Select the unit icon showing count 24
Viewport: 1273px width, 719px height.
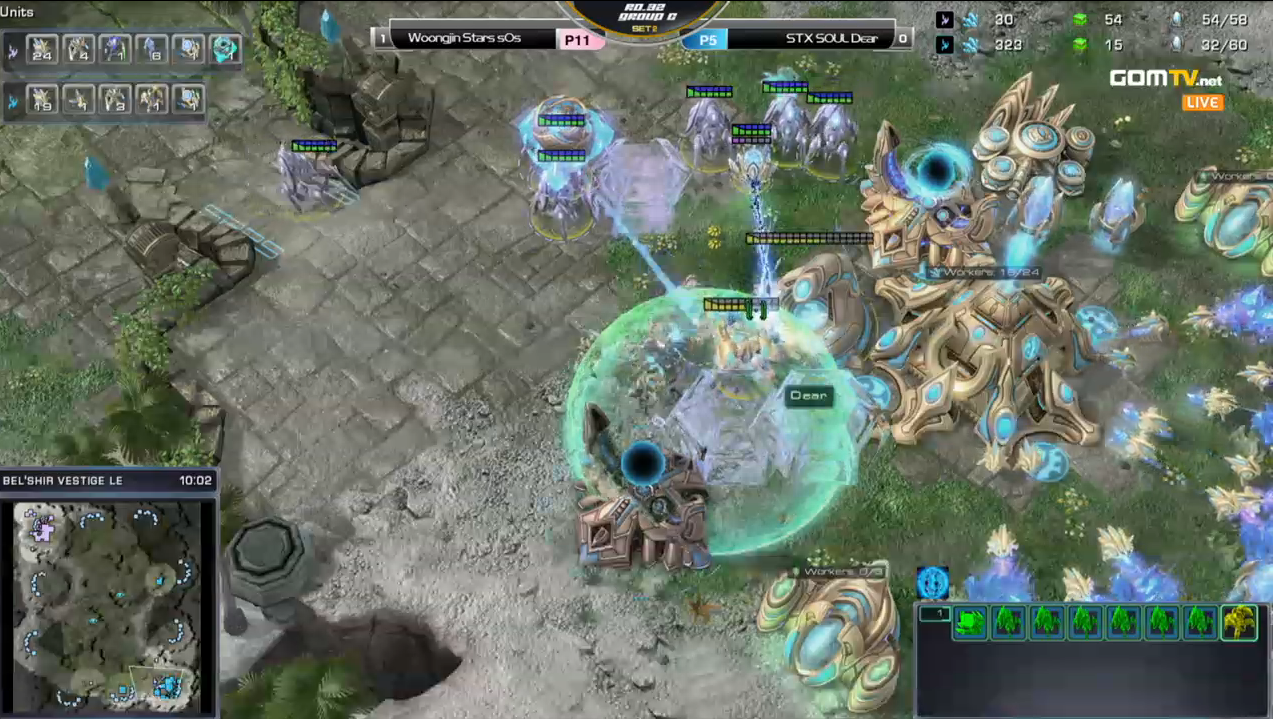pos(42,48)
